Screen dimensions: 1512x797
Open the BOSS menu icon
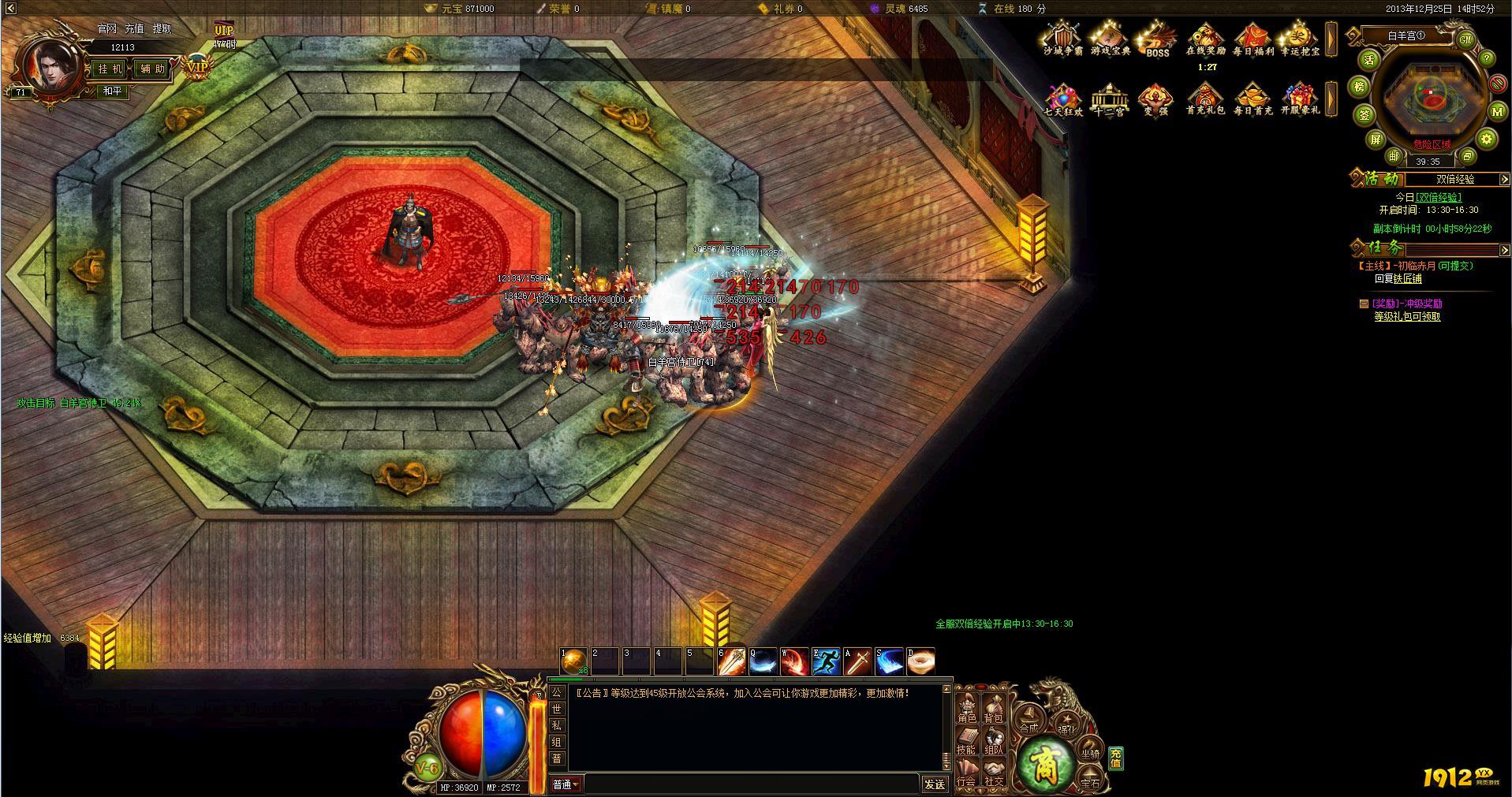pyautogui.click(x=1157, y=41)
